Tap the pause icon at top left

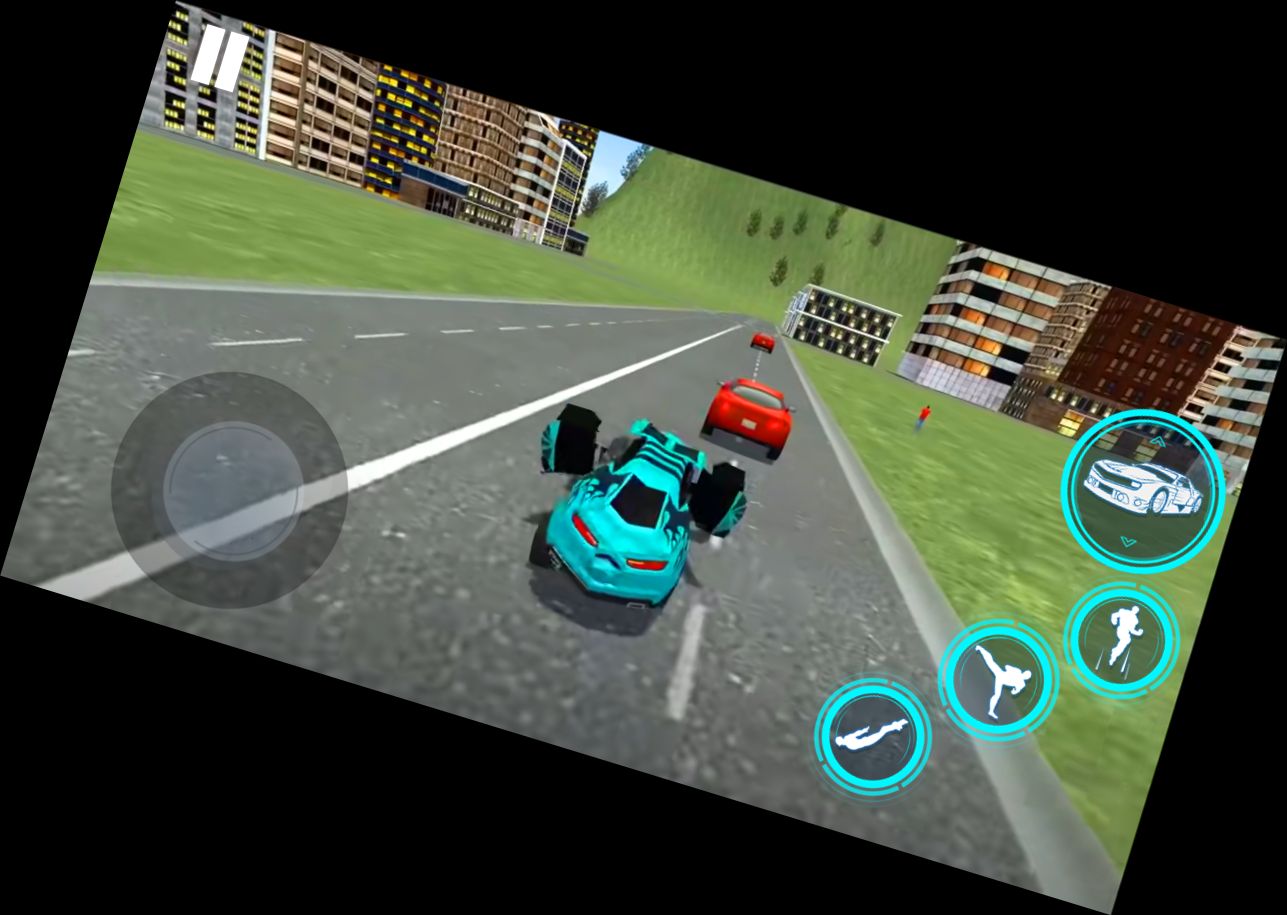point(222,58)
